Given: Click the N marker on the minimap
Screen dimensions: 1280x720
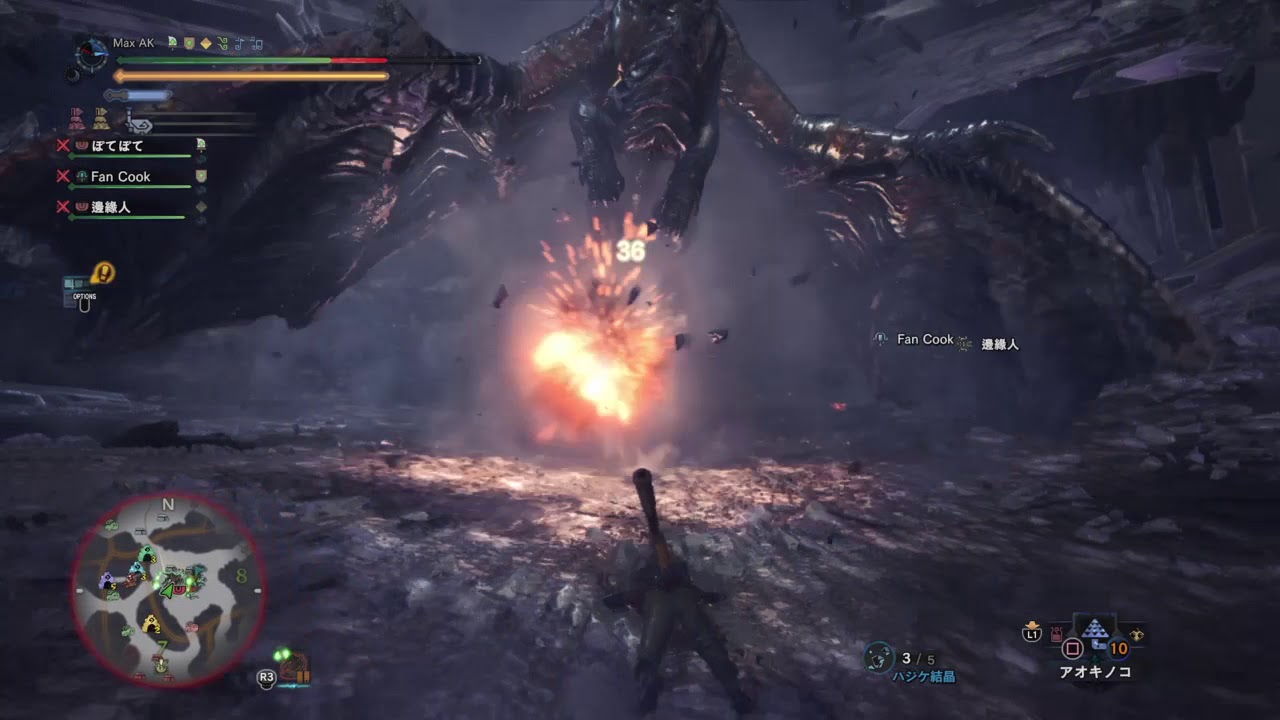Looking at the screenshot, I should [x=167, y=505].
